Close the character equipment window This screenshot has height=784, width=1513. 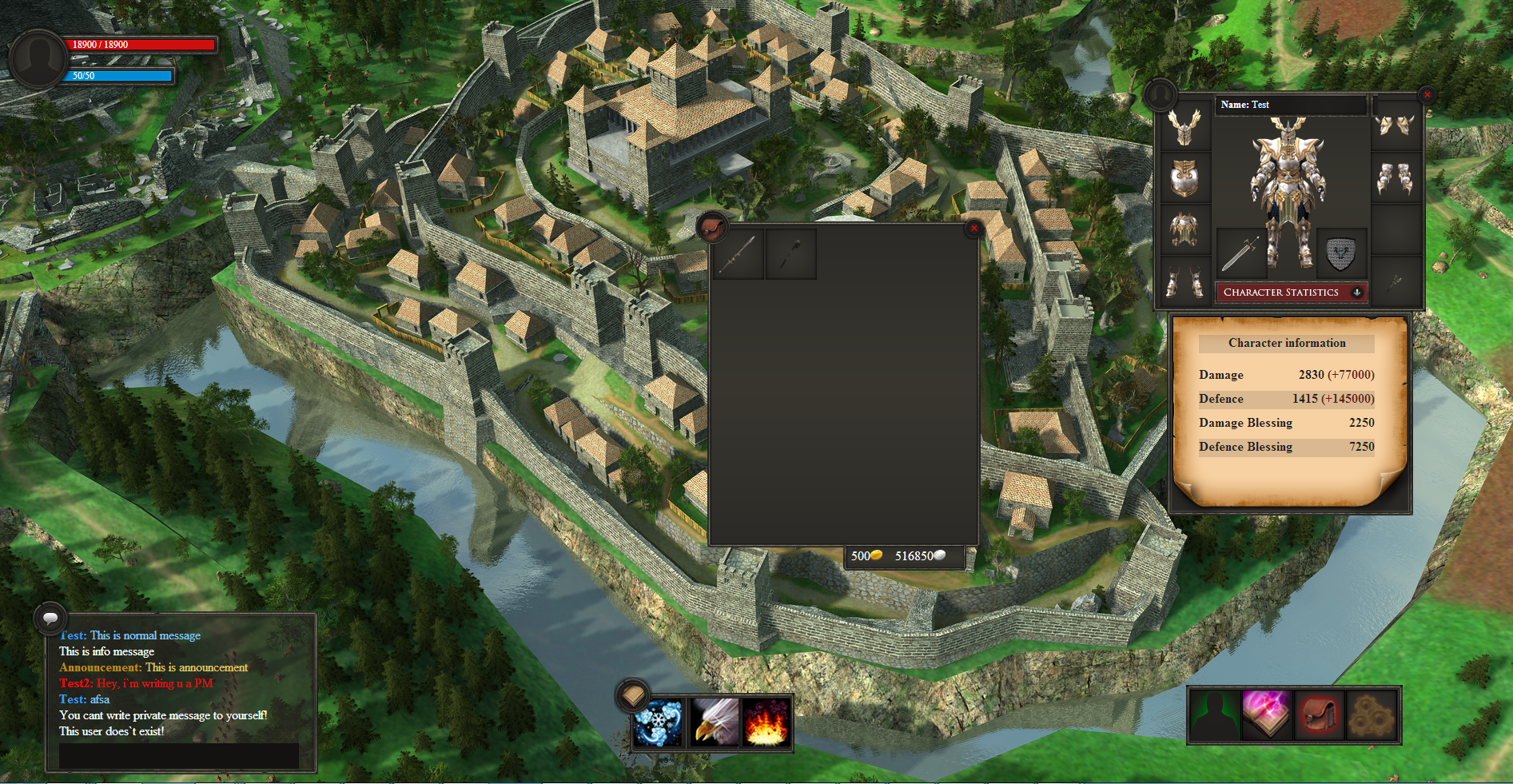coord(1427,95)
